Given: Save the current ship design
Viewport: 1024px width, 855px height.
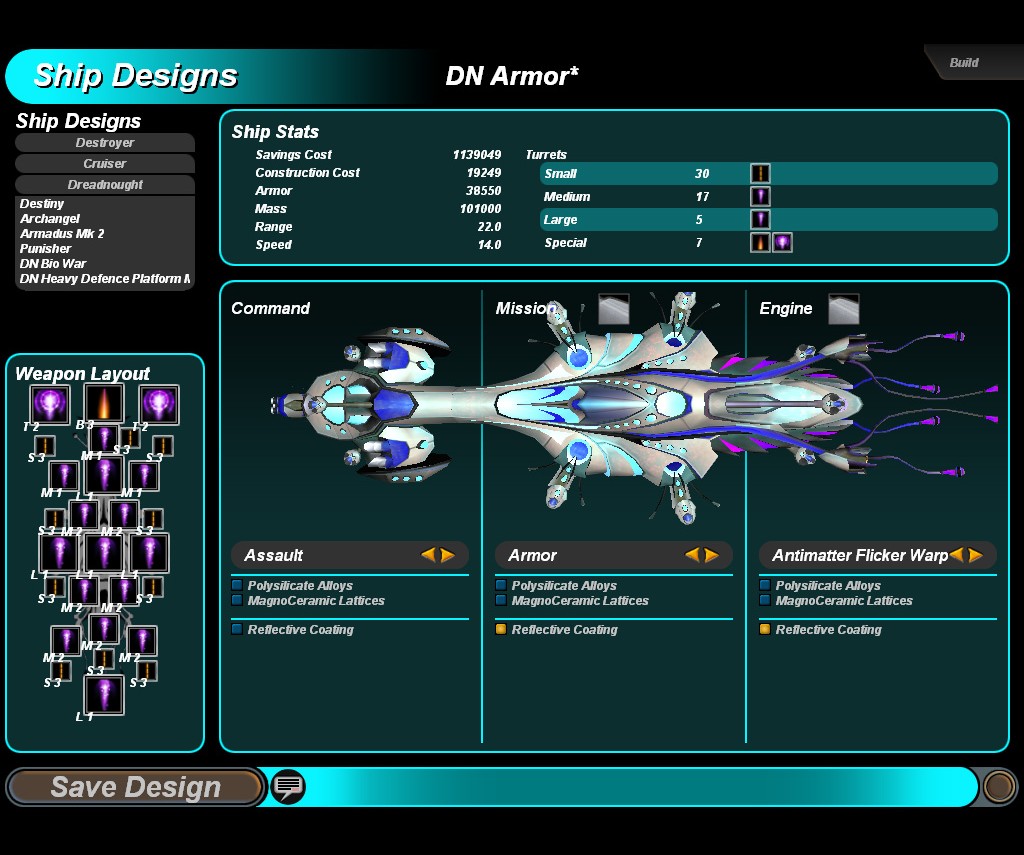Looking at the screenshot, I should pos(134,787).
